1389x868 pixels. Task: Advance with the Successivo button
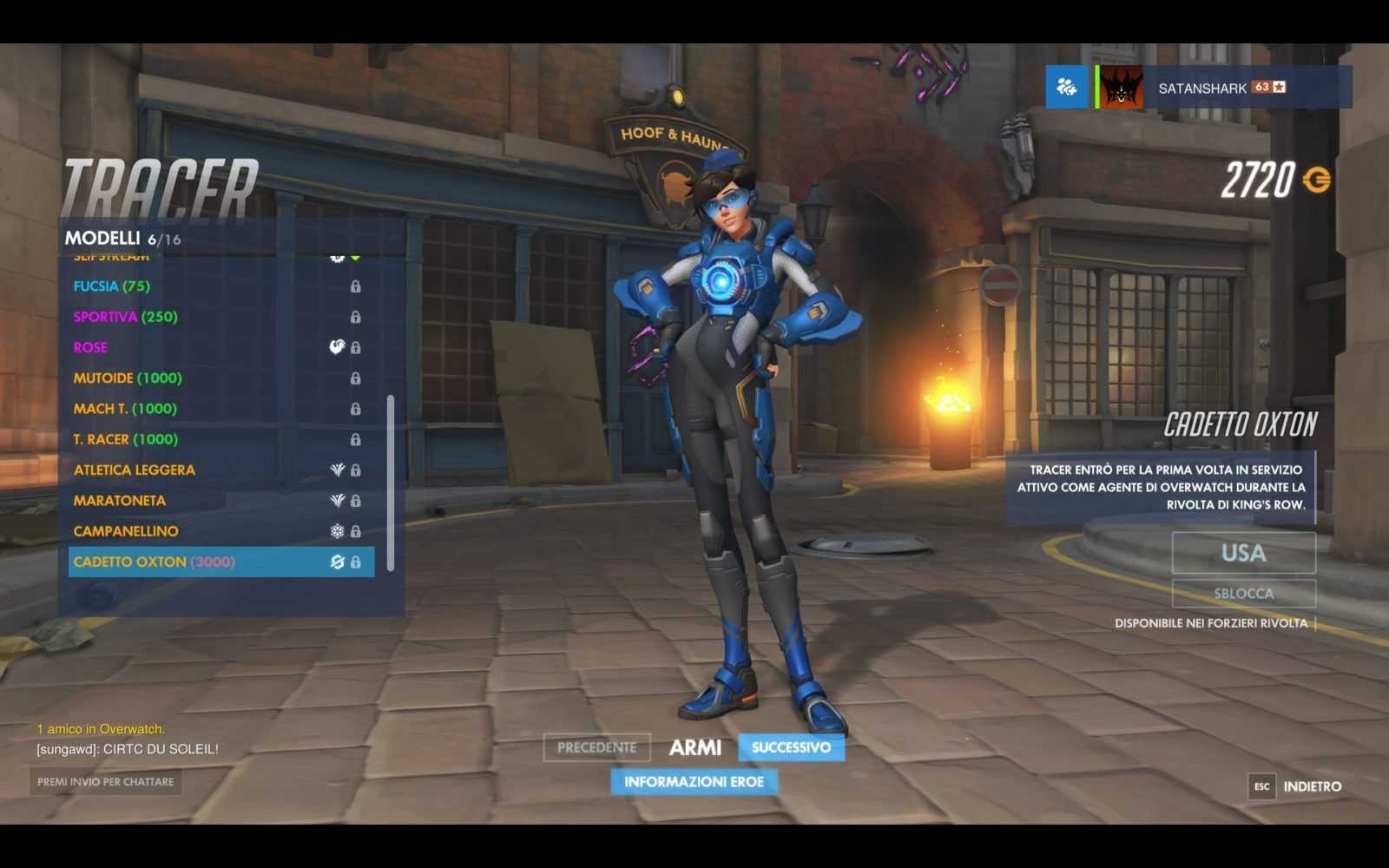pyautogui.click(x=791, y=747)
